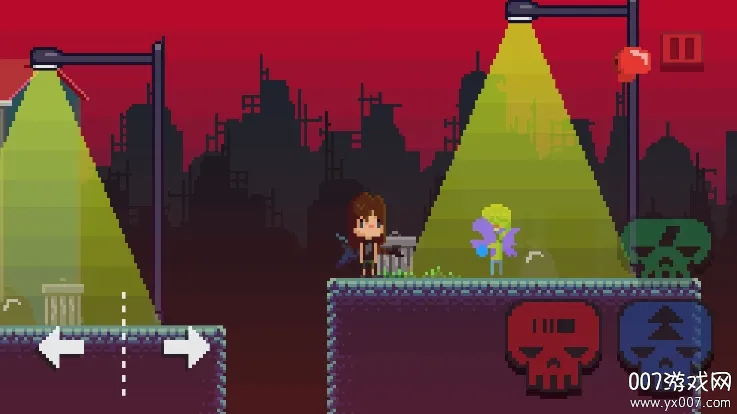Pause the game with the pause button

tap(682, 50)
